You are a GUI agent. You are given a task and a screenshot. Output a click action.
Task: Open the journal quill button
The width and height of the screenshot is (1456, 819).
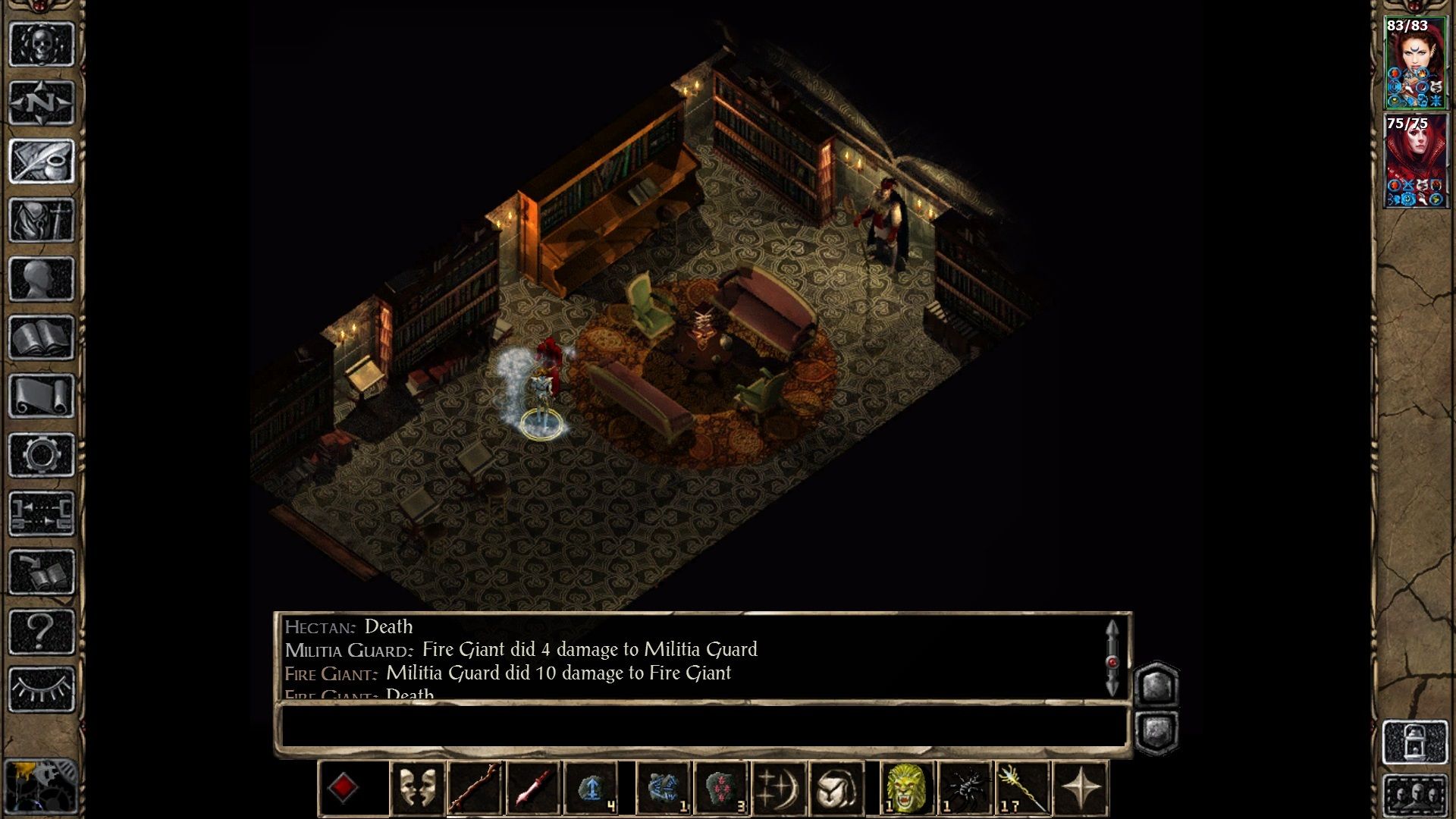pyautogui.click(x=42, y=161)
